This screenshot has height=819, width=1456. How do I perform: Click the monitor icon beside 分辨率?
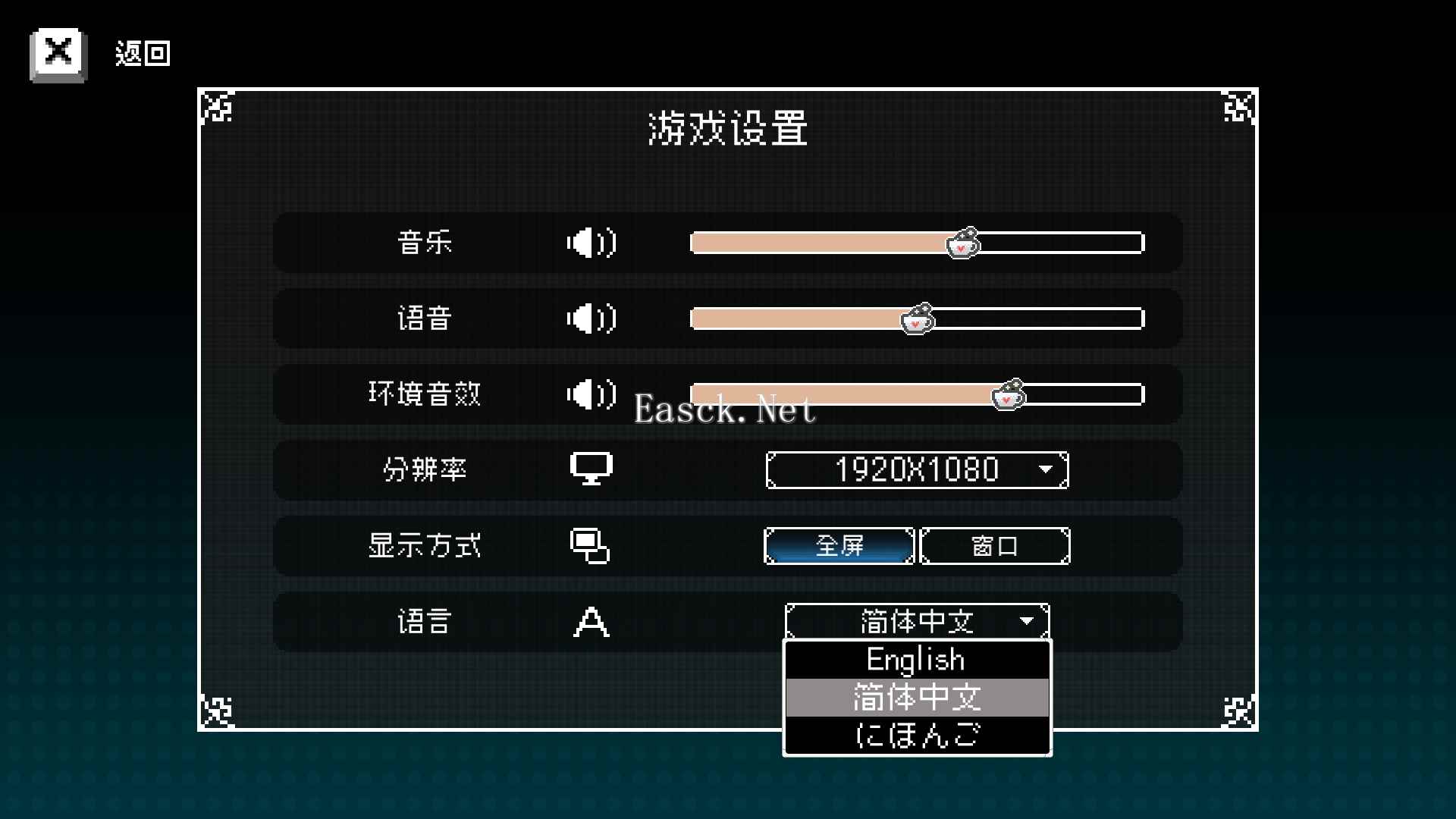591,469
